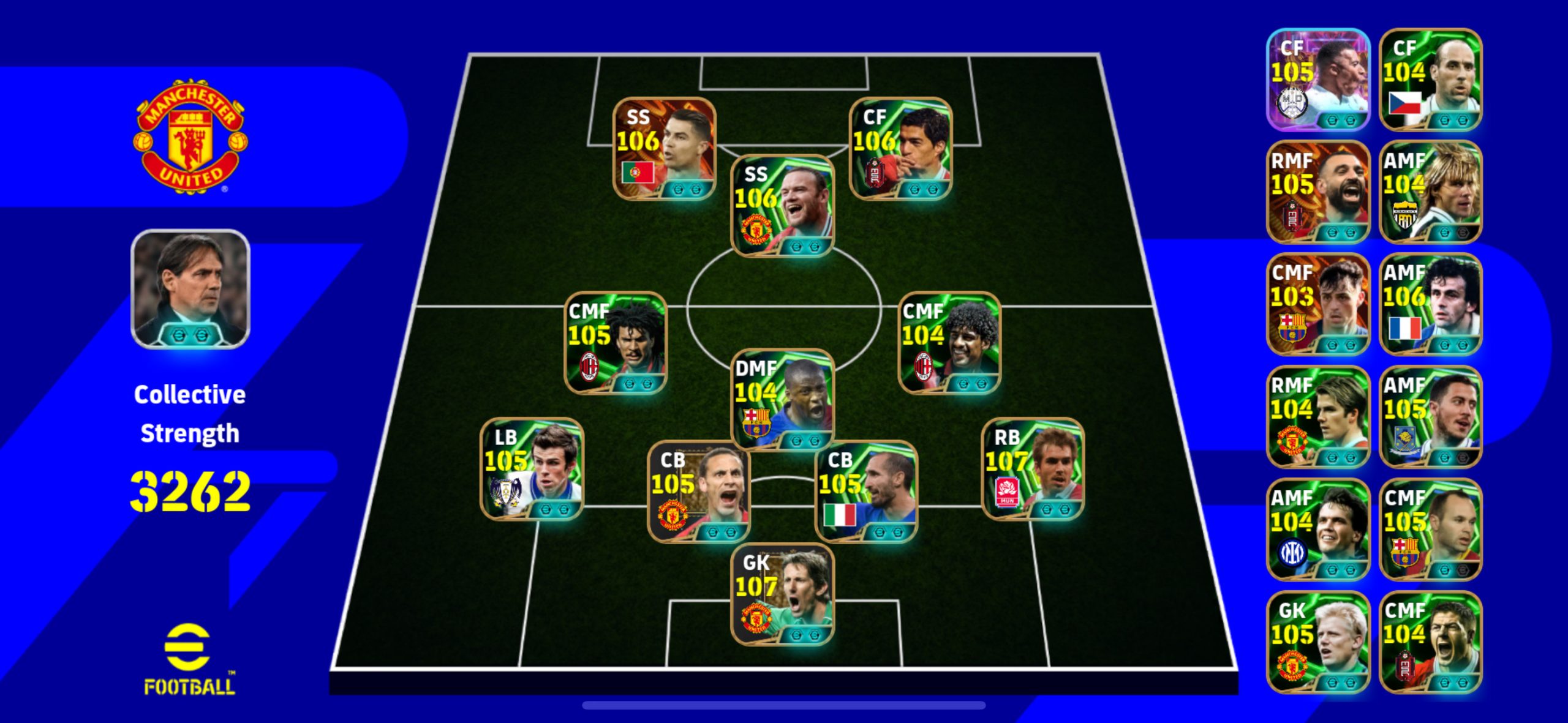The height and width of the screenshot is (723, 1568).
Task: Select the LB card rated 105
Action: pos(532,469)
